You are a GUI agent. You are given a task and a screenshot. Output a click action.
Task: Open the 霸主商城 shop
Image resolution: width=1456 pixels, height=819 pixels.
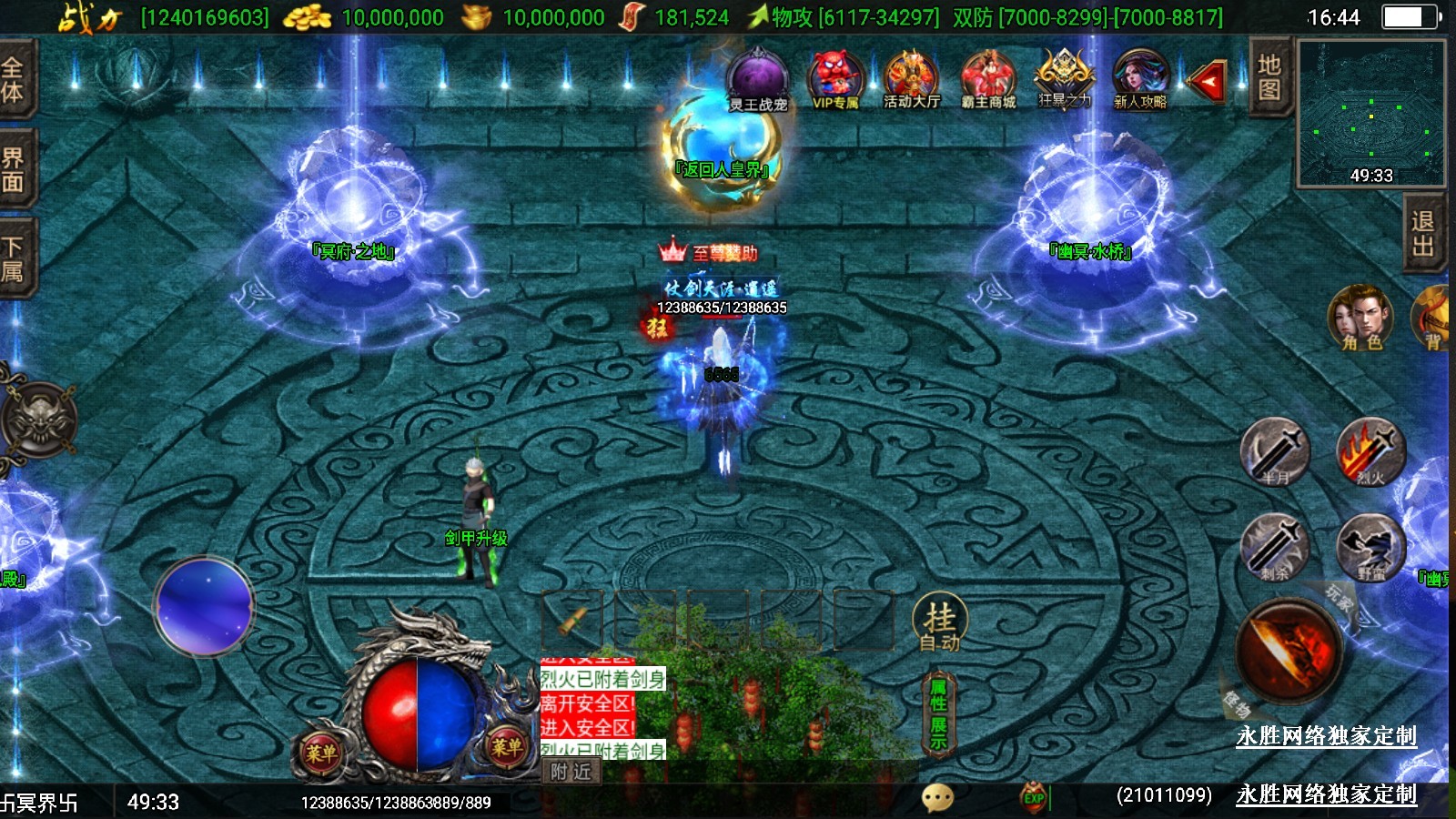coord(987,79)
